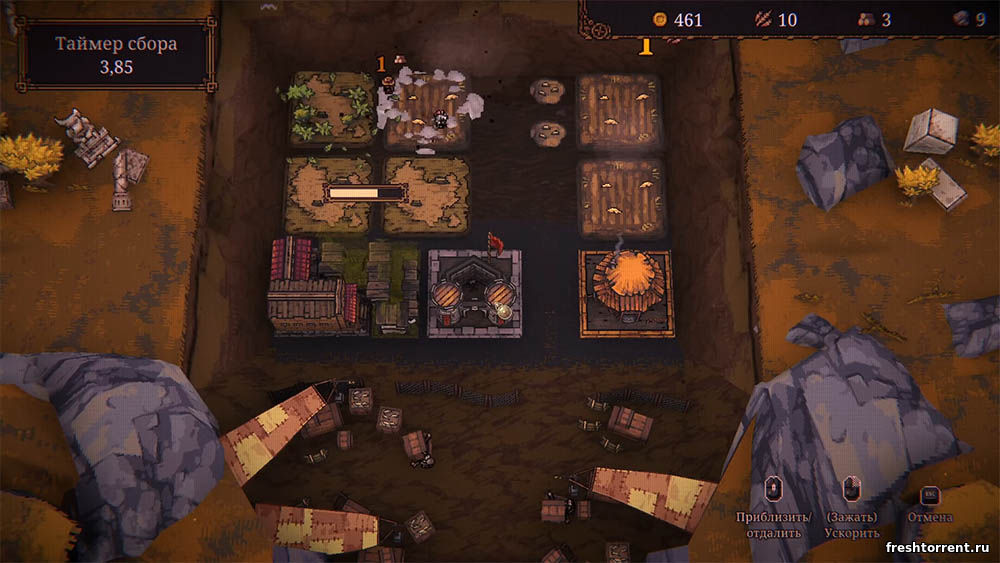
Task: Select the green bush garden plot tile
Action: point(330,108)
